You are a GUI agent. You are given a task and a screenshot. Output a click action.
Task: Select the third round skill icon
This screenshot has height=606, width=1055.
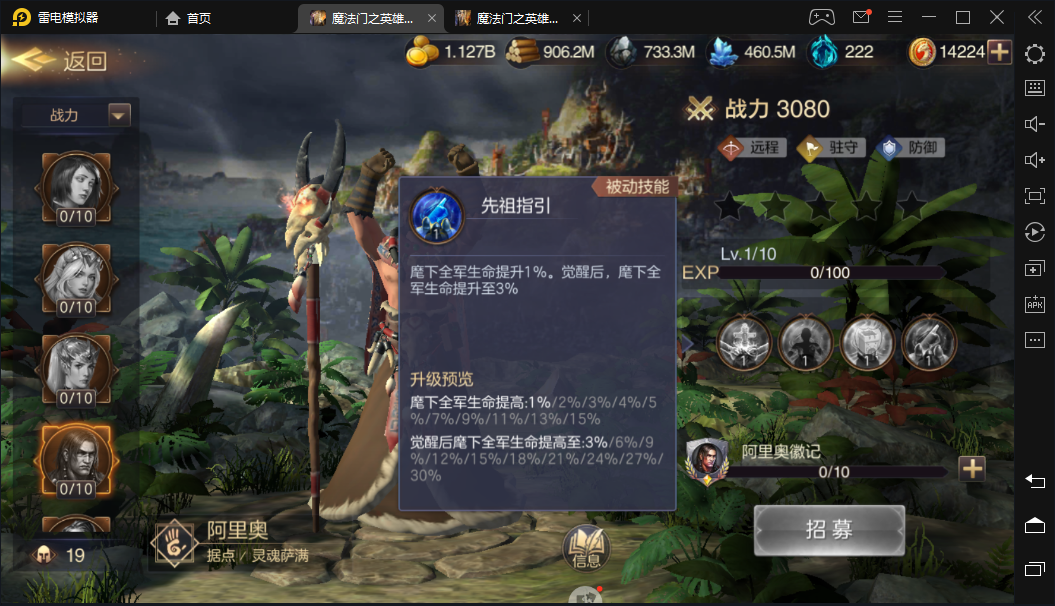868,343
